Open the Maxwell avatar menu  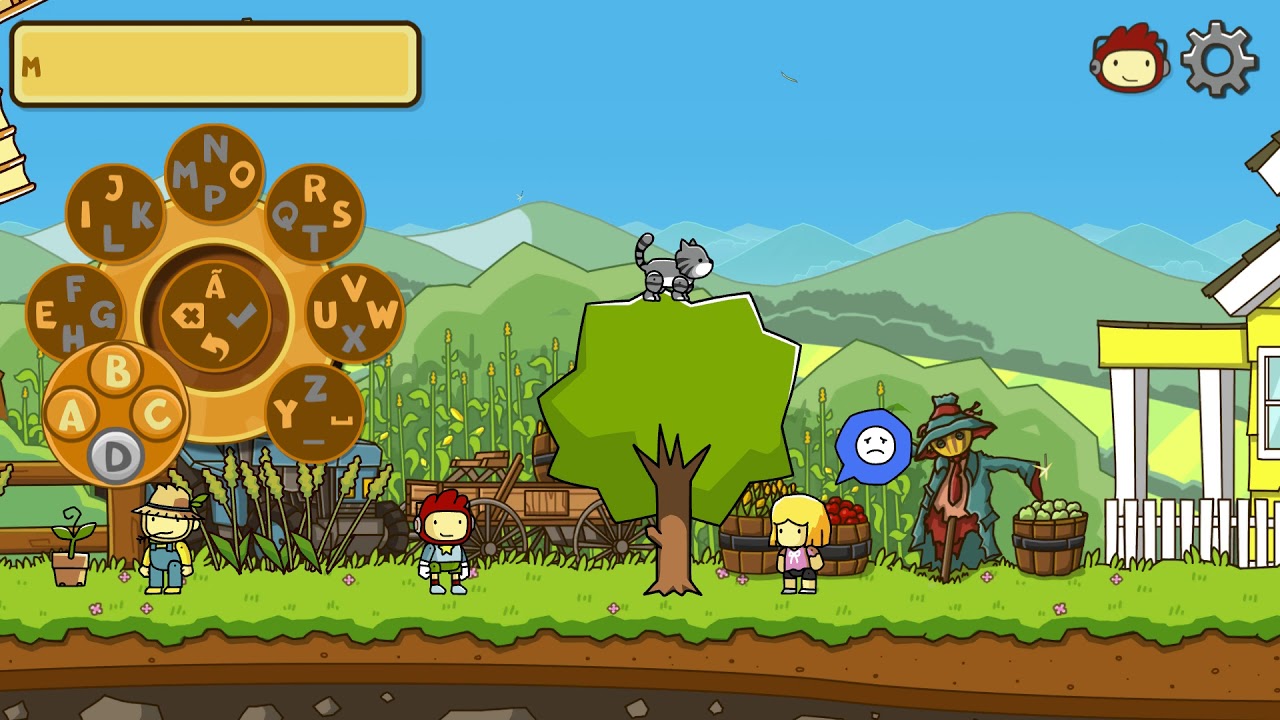click(x=1130, y=59)
